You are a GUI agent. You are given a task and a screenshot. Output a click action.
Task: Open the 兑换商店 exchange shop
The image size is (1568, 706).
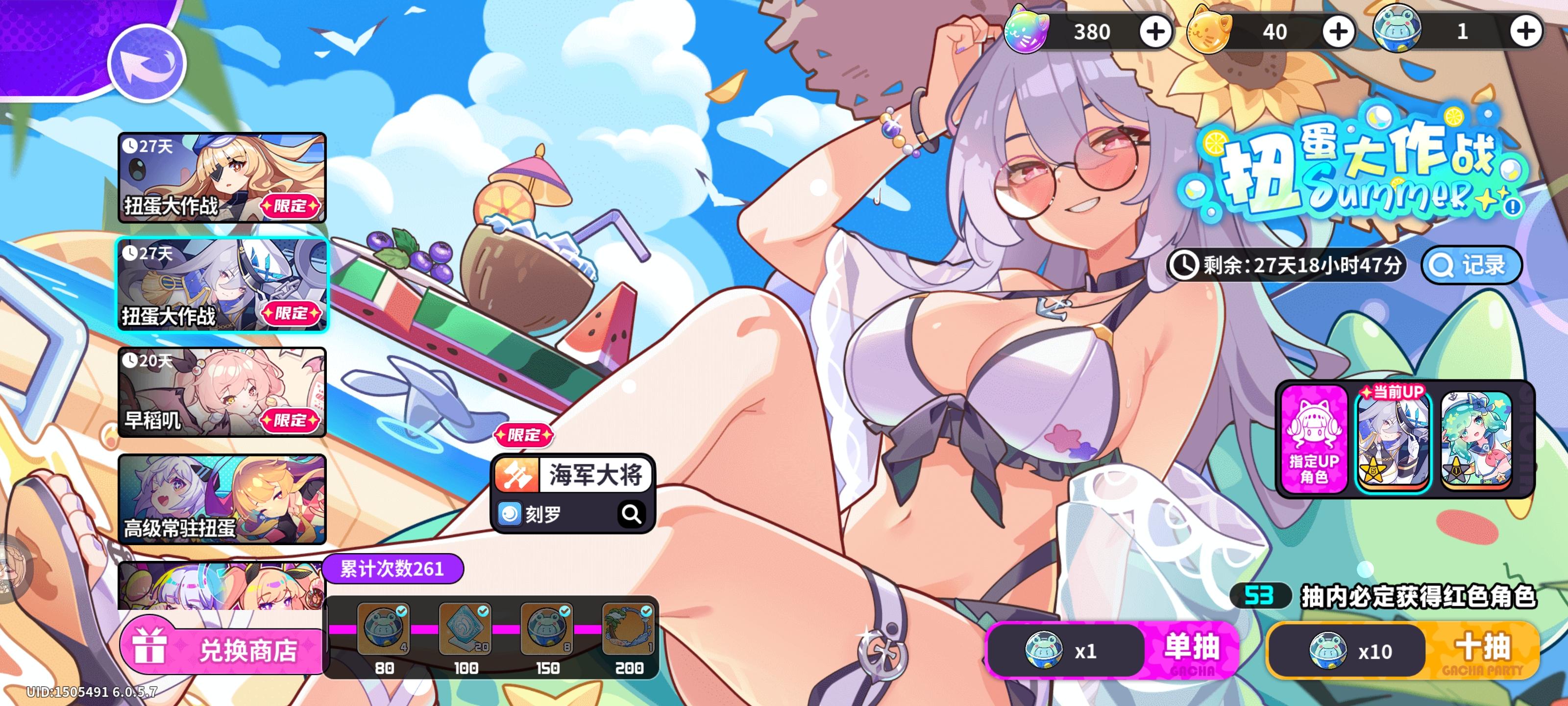(222, 651)
